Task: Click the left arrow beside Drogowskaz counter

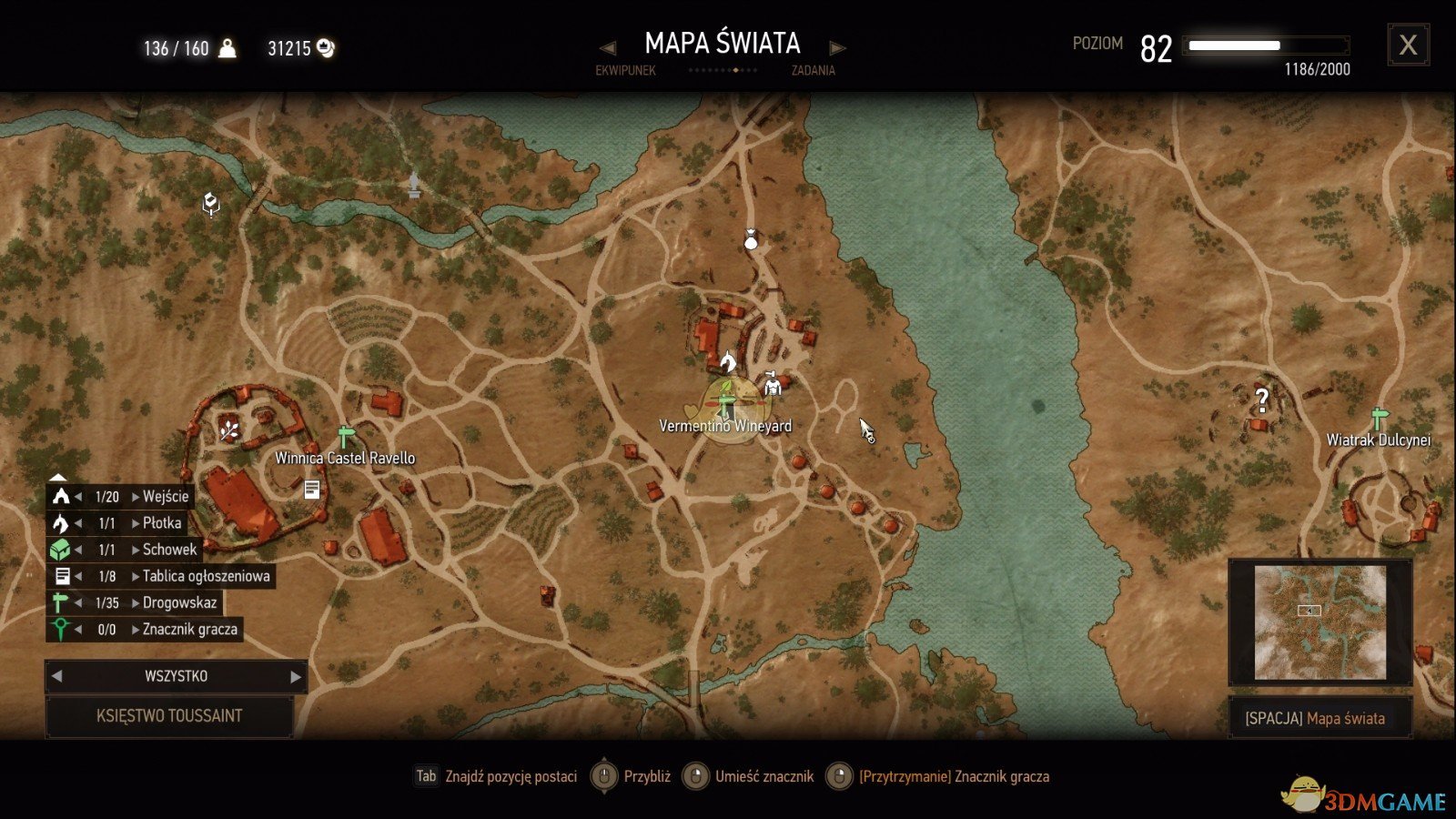Action: point(80,602)
